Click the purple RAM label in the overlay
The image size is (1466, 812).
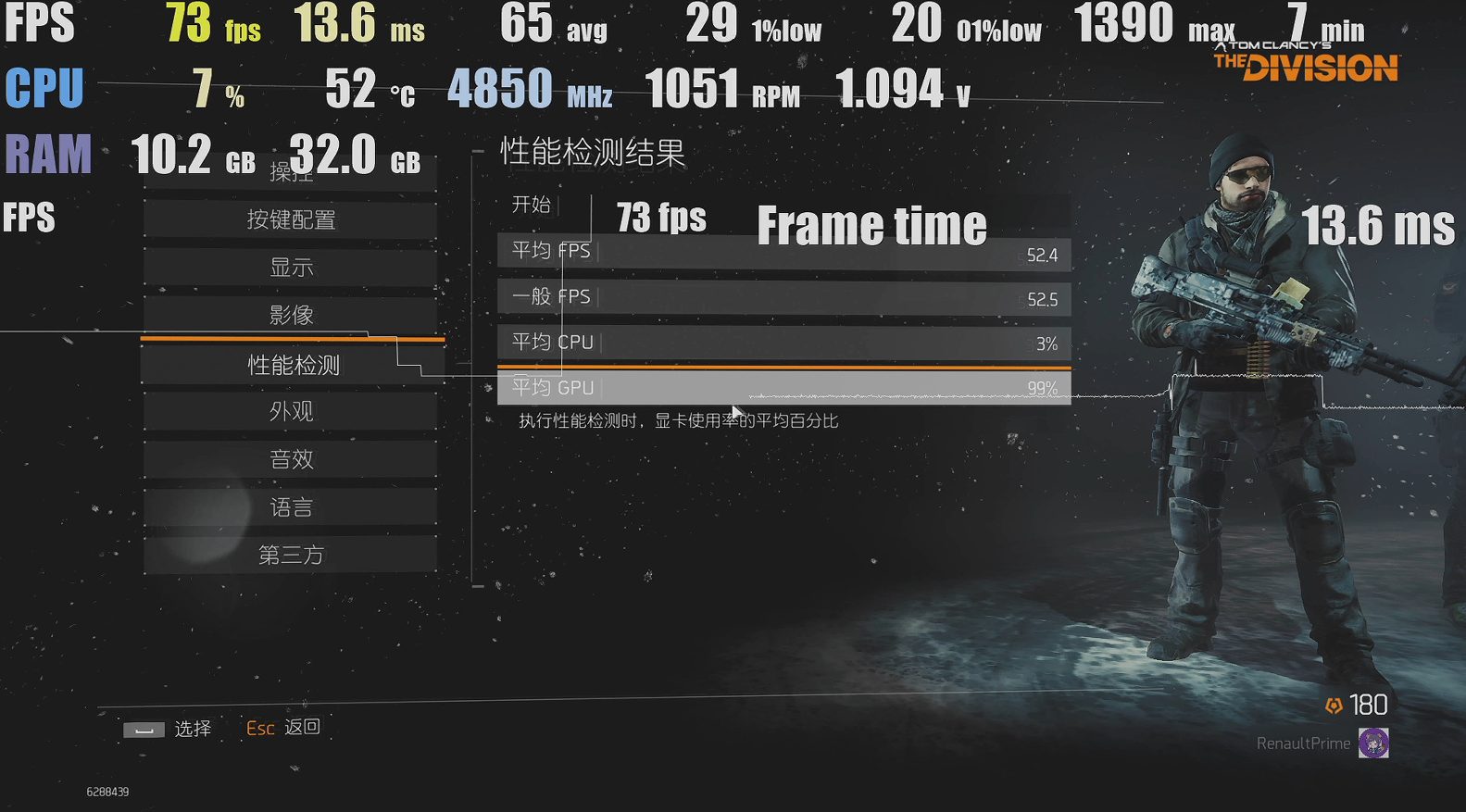point(47,154)
